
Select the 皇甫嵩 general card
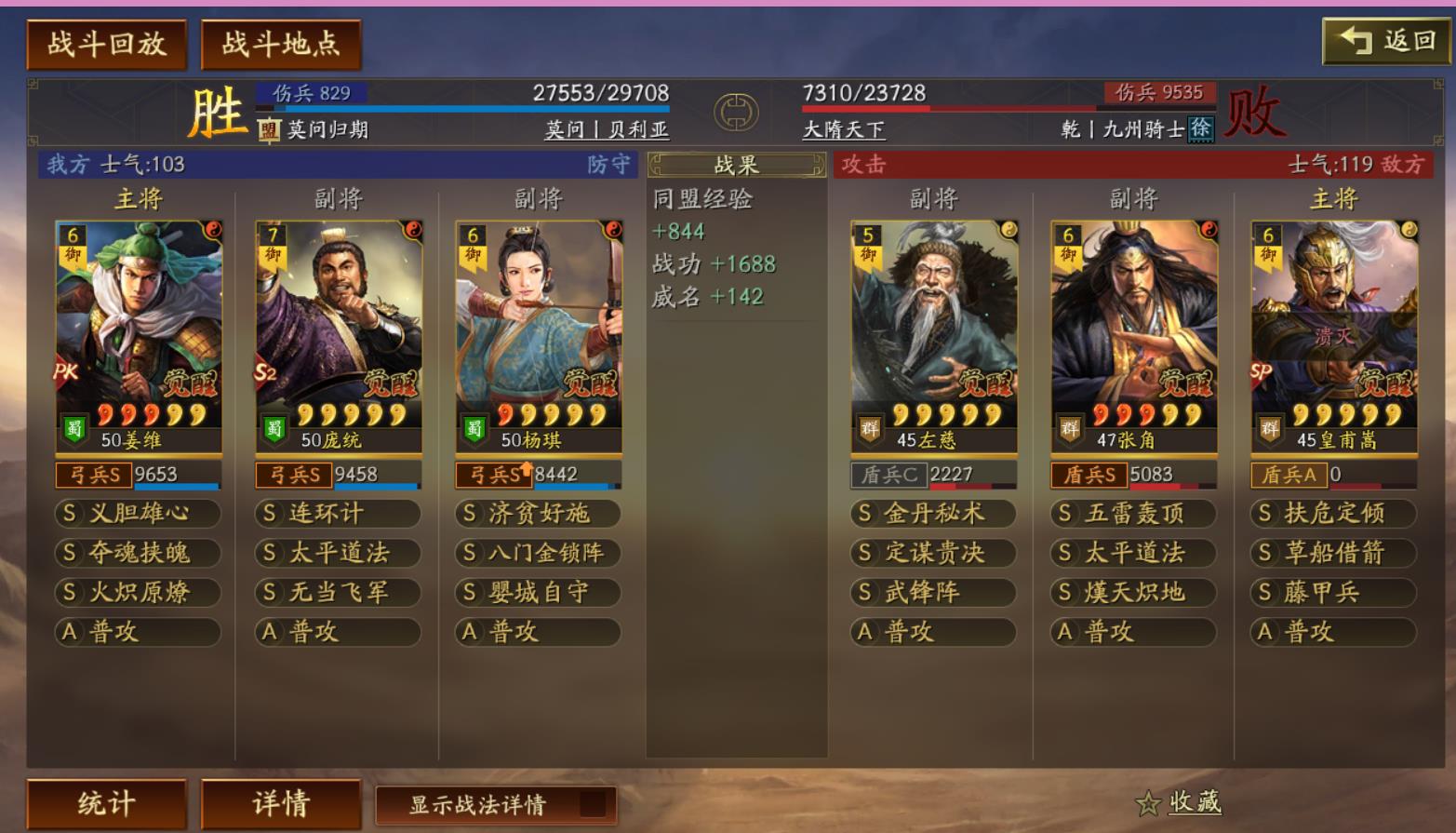pyautogui.click(x=1333, y=335)
